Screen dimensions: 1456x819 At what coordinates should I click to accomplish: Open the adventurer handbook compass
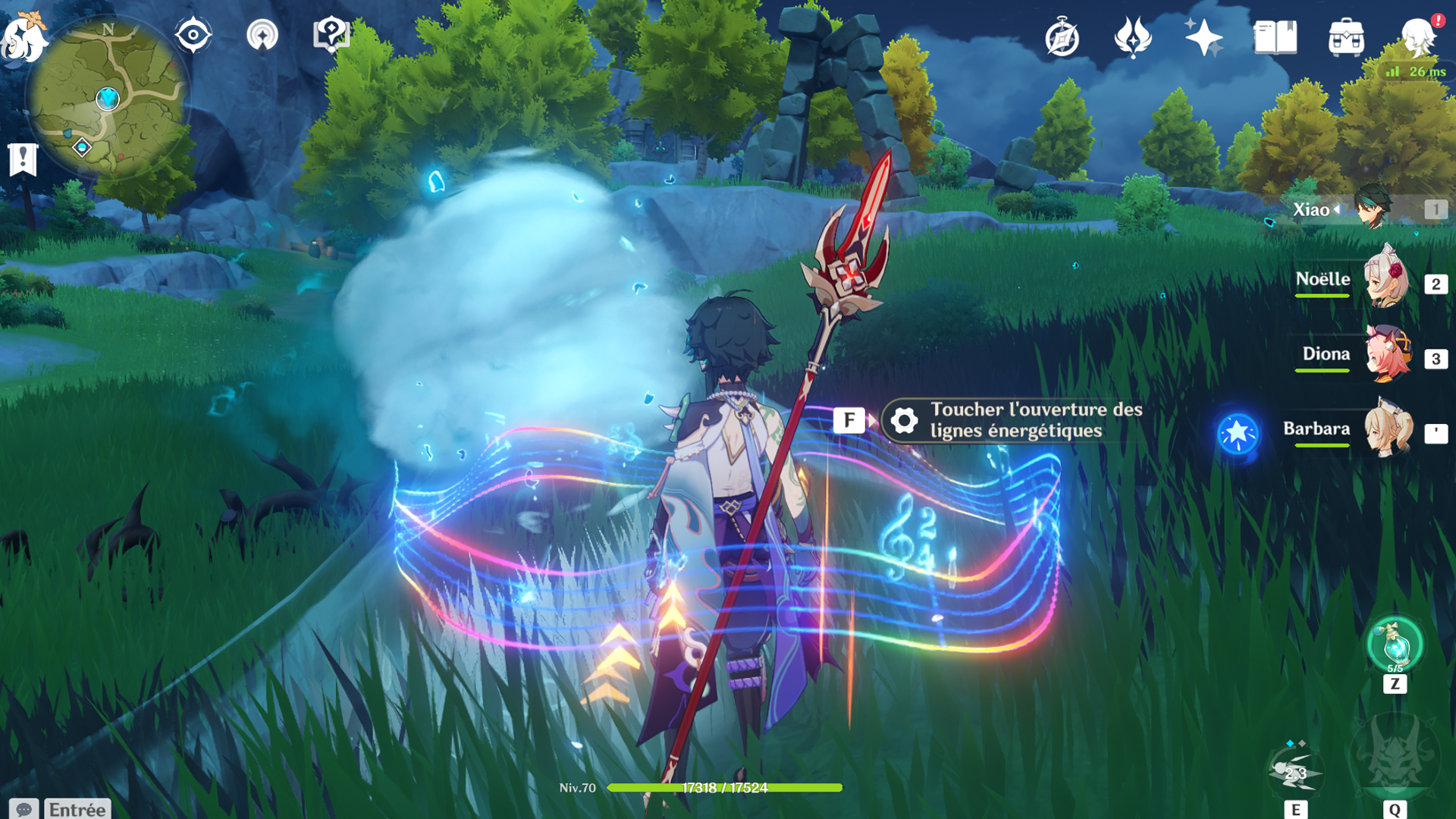click(x=1062, y=38)
